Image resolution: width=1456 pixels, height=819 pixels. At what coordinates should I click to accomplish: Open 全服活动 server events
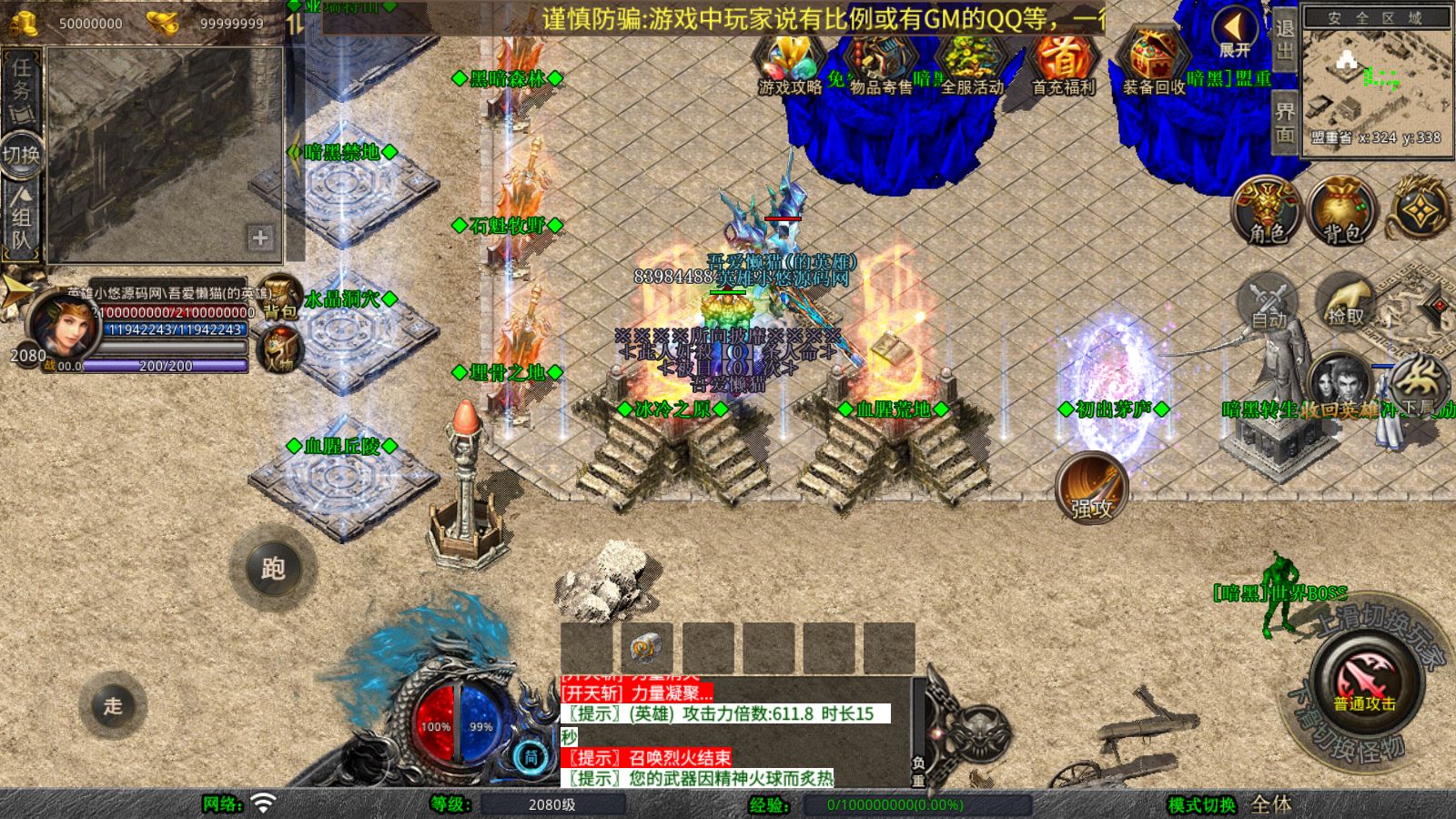click(x=971, y=66)
